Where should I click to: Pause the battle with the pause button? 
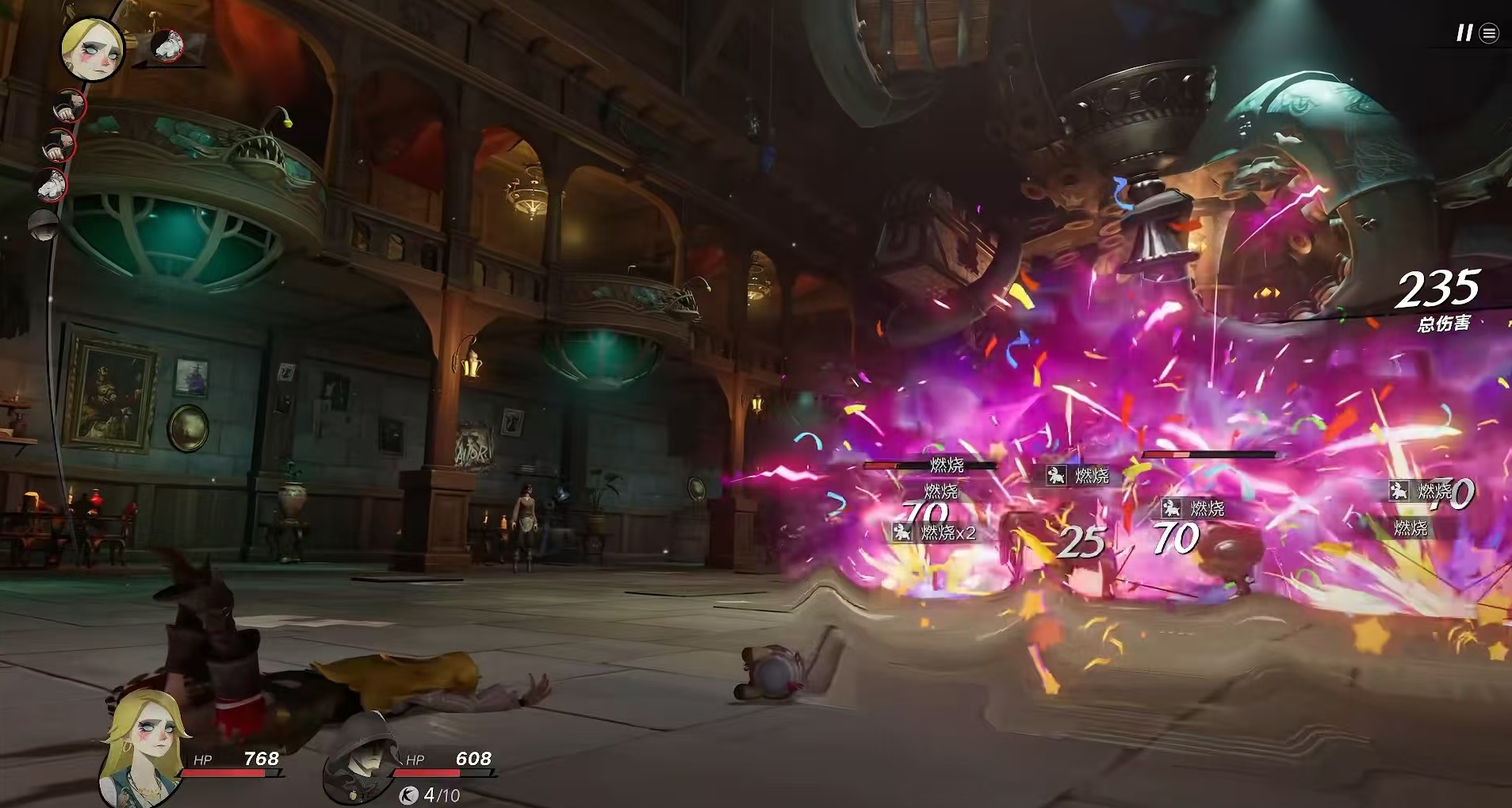coord(1464,33)
